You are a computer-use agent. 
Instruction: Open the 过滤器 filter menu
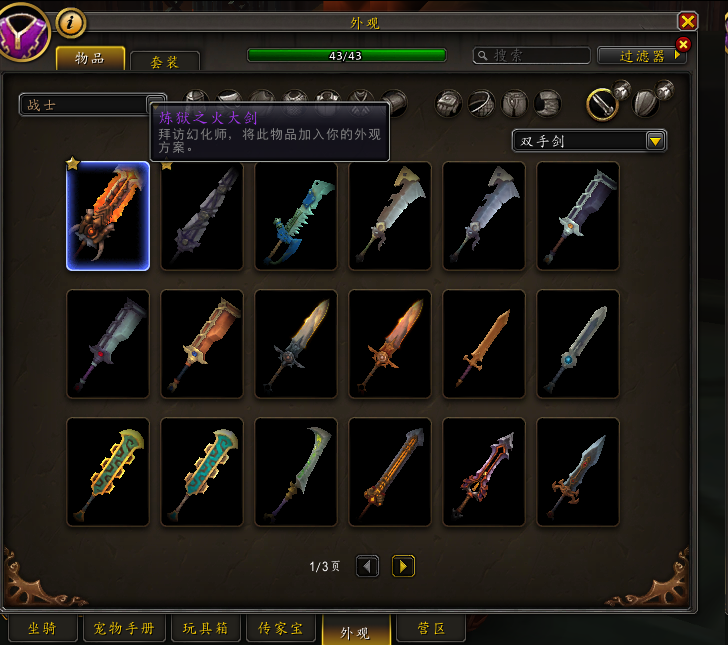click(642, 56)
